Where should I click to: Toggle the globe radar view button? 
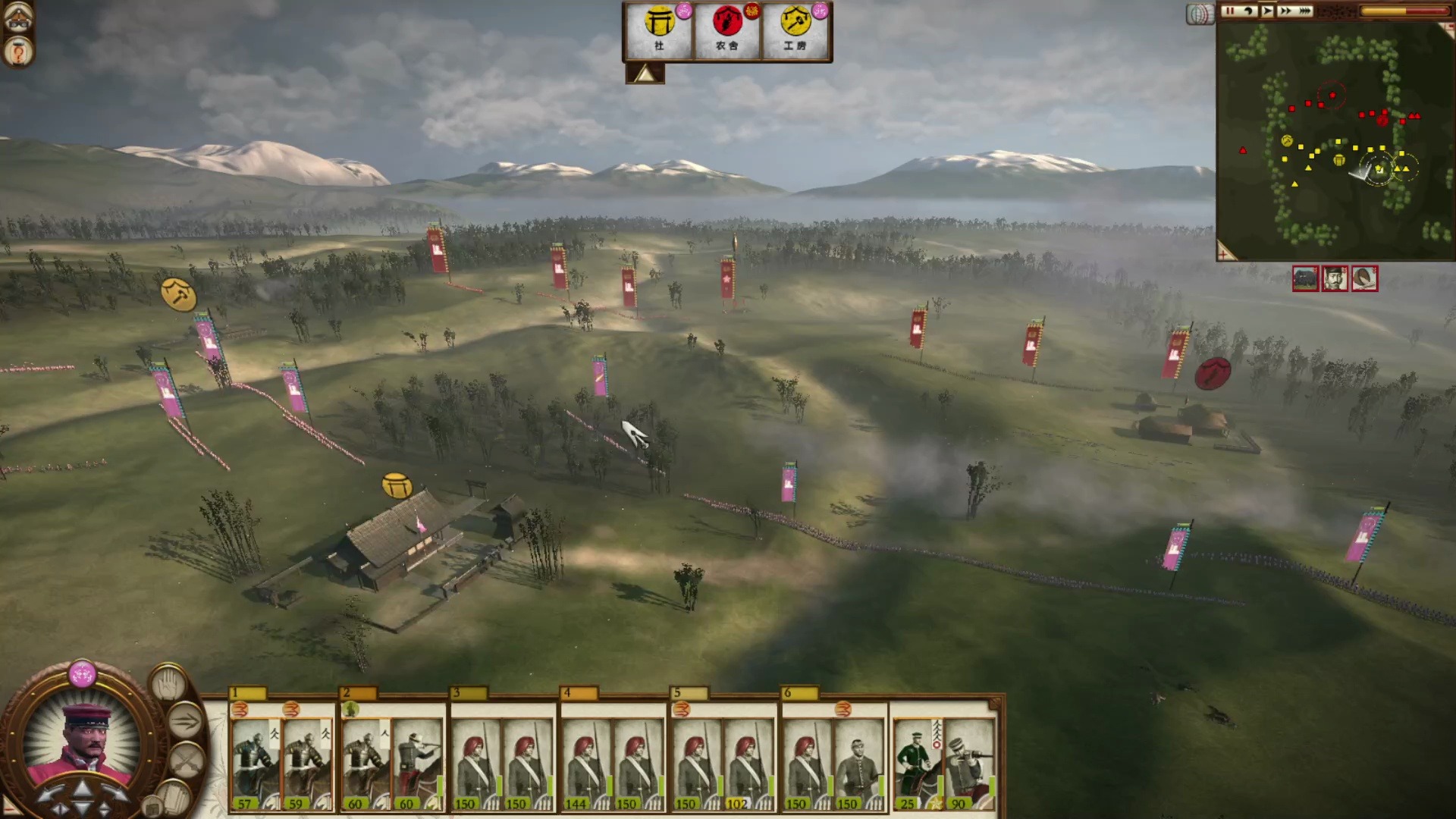[x=1200, y=14]
